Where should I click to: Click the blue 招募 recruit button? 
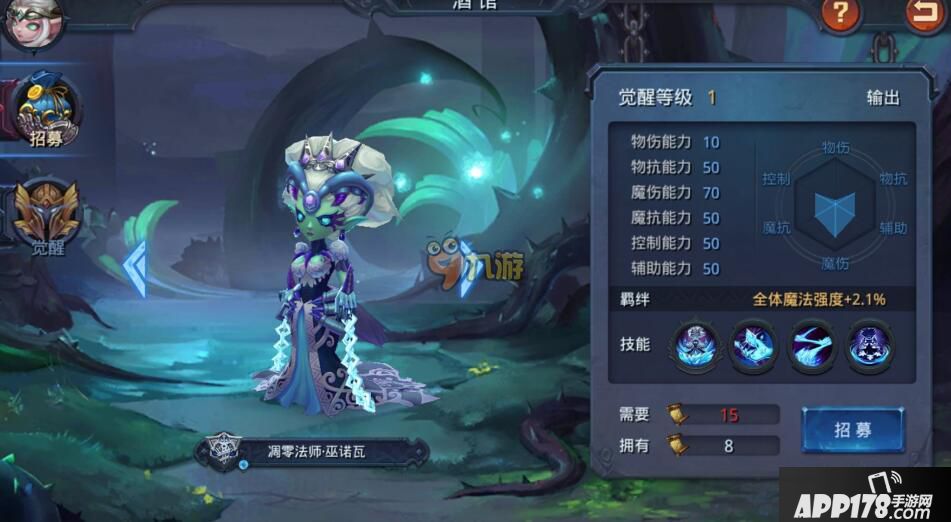click(852, 430)
